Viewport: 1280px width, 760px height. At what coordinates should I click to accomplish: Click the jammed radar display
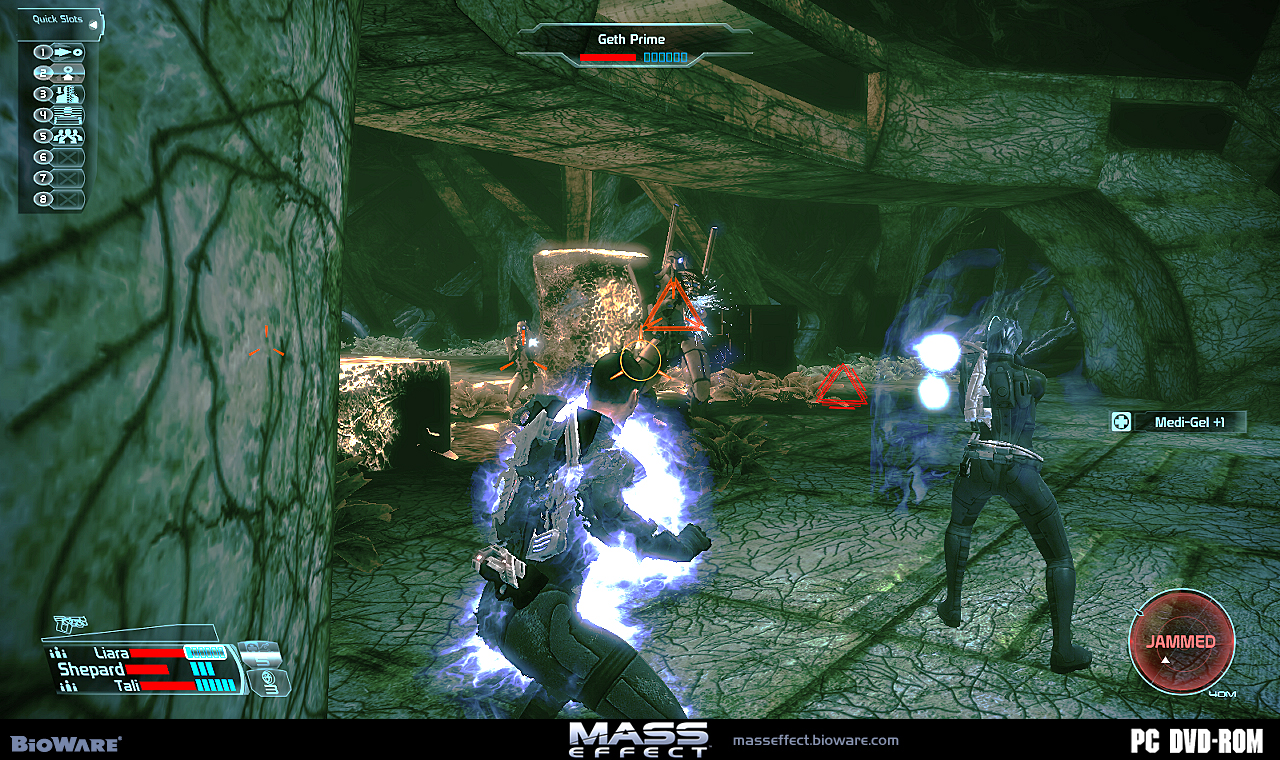[x=1181, y=641]
